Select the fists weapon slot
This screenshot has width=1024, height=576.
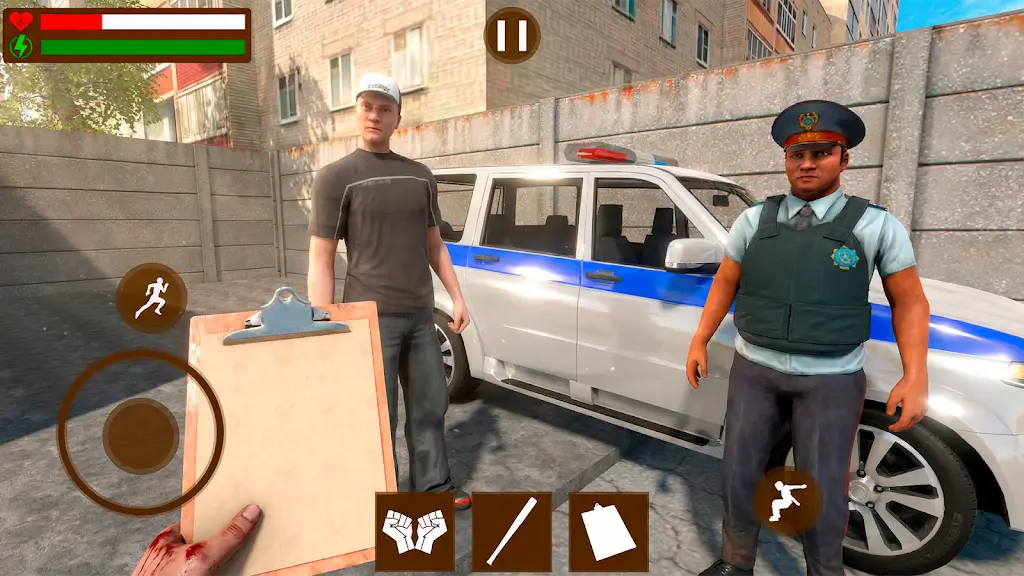click(414, 531)
